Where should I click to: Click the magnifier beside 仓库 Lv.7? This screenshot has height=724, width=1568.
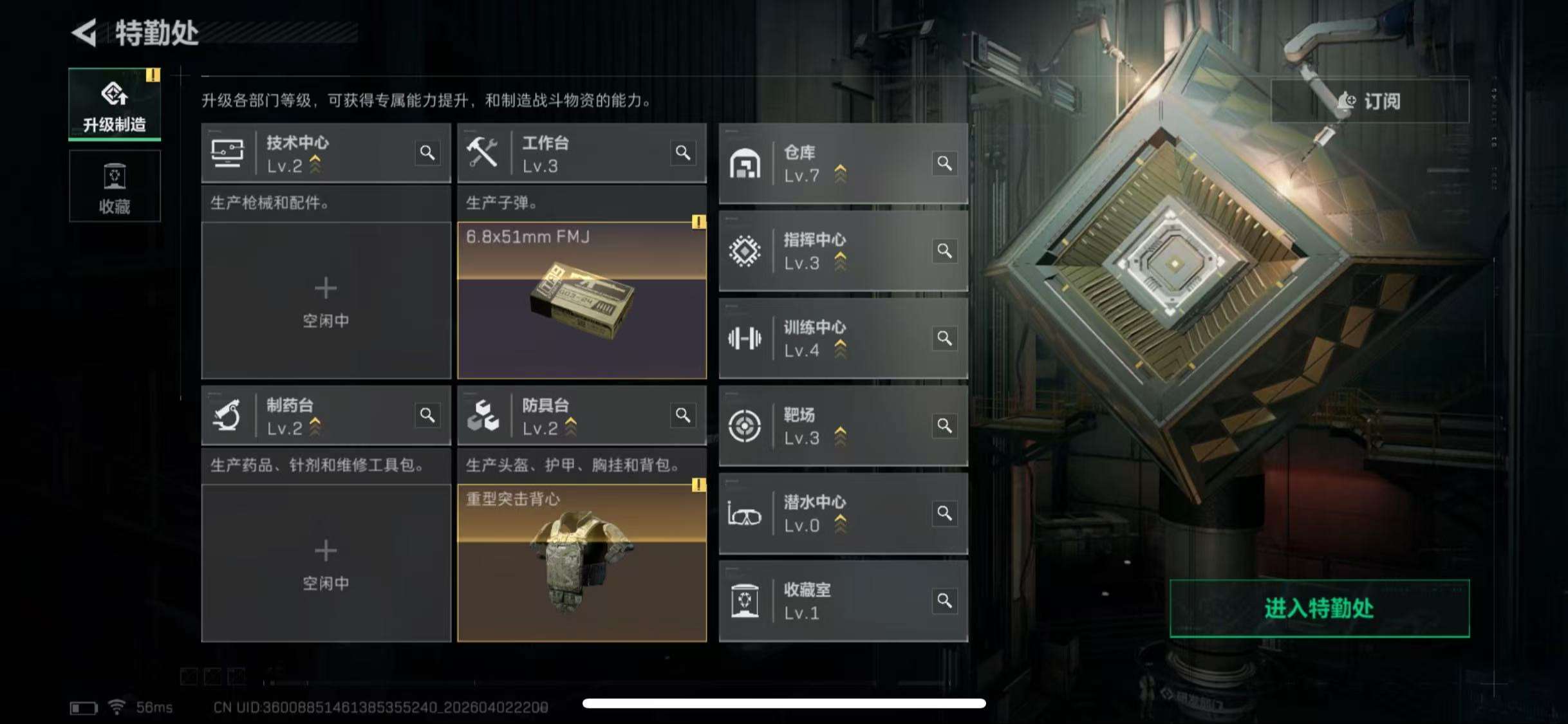point(944,163)
